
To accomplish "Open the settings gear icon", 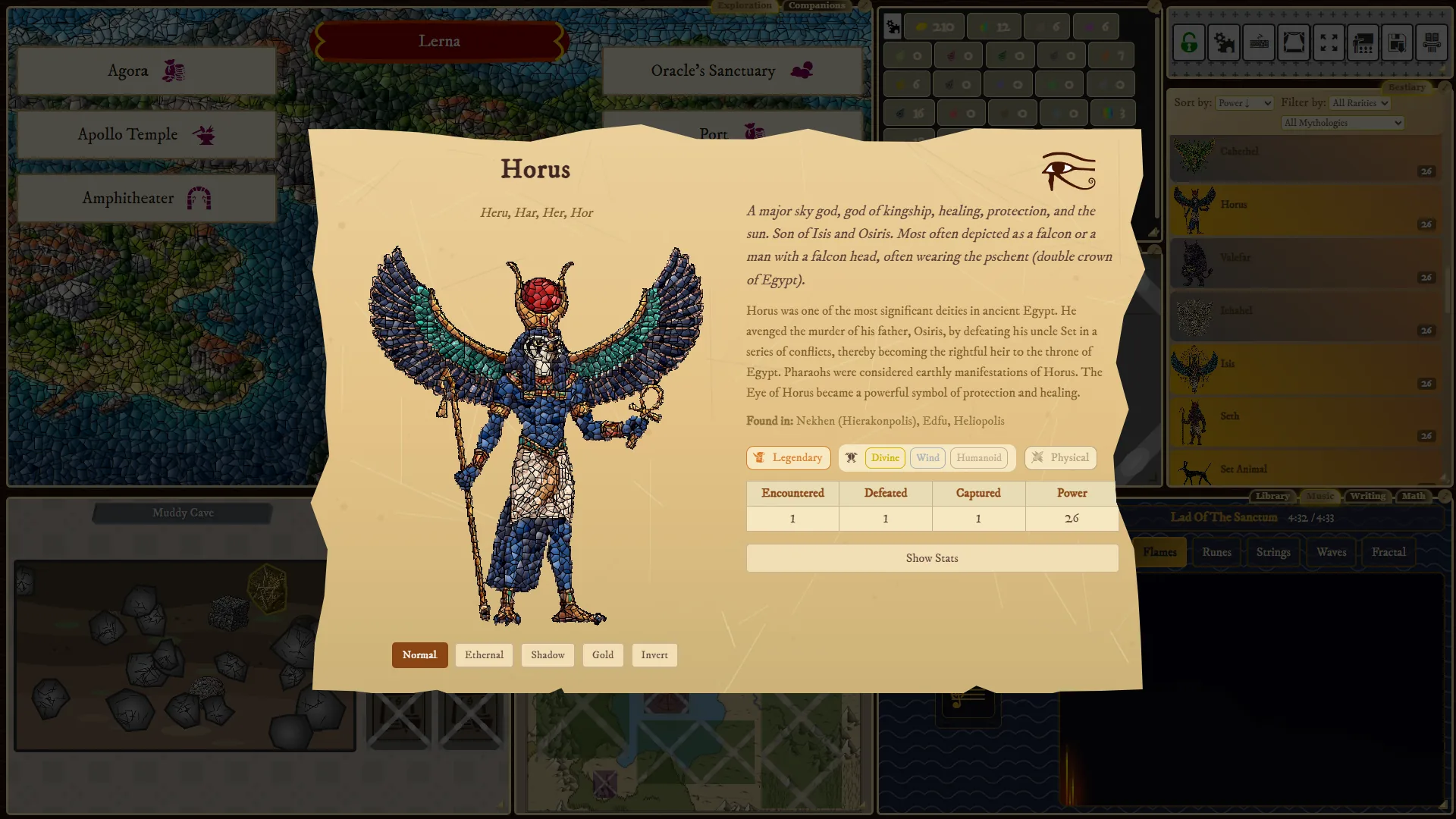I will coord(1223,42).
